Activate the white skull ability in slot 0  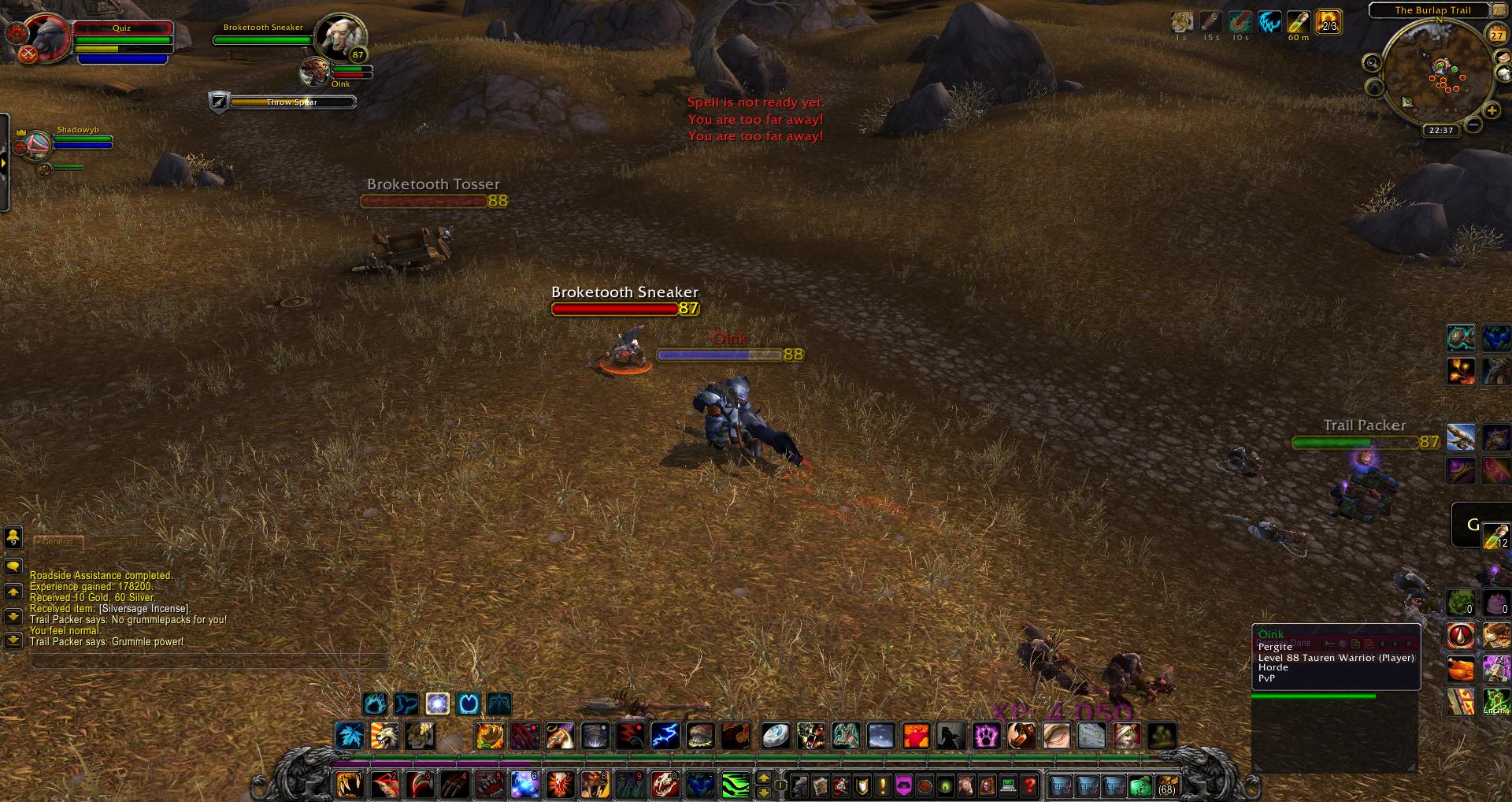(665, 785)
